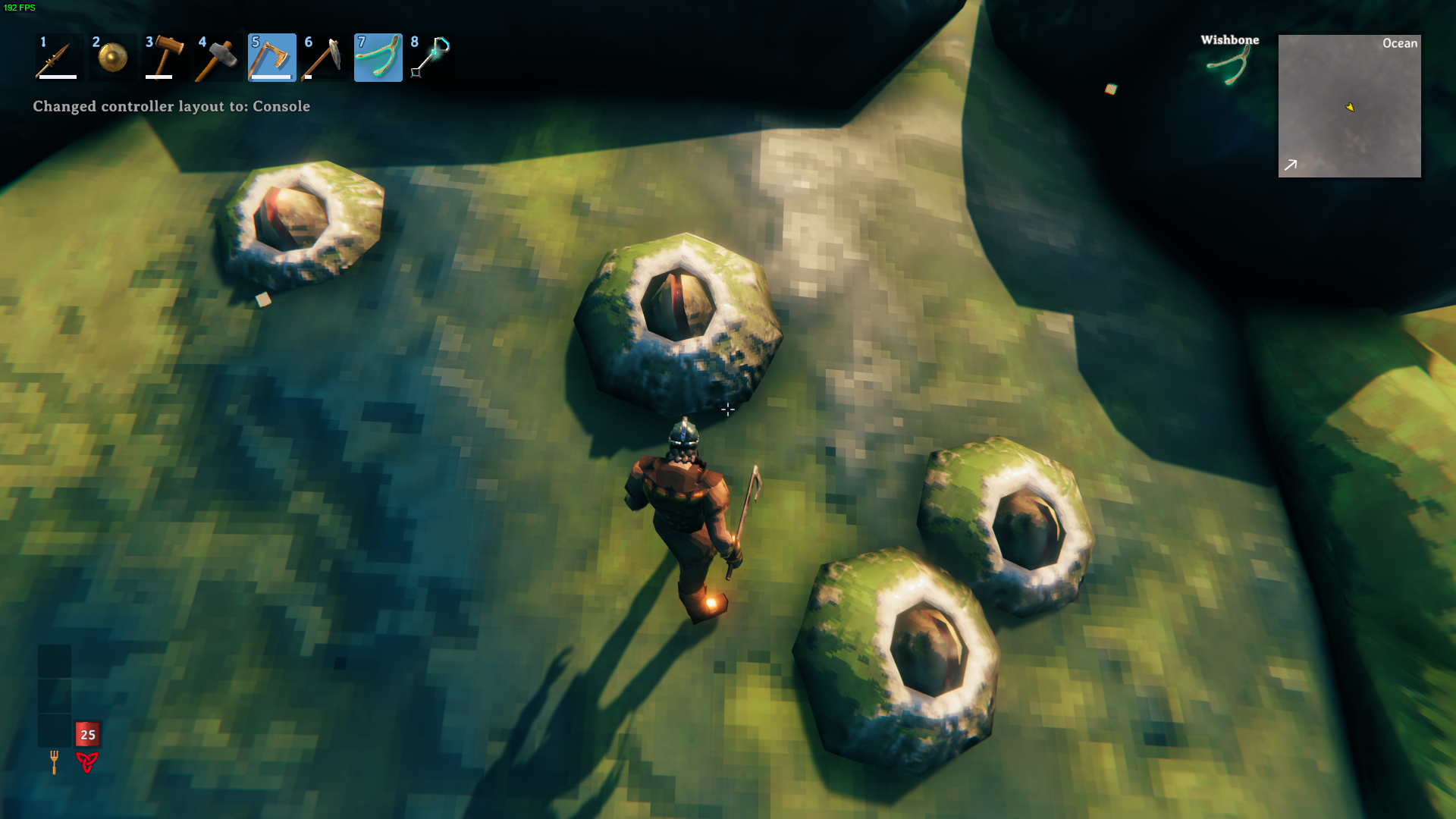Pick the pickaxe in hotbar slot 6
This screenshot has width=1456, height=819.
(x=325, y=58)
